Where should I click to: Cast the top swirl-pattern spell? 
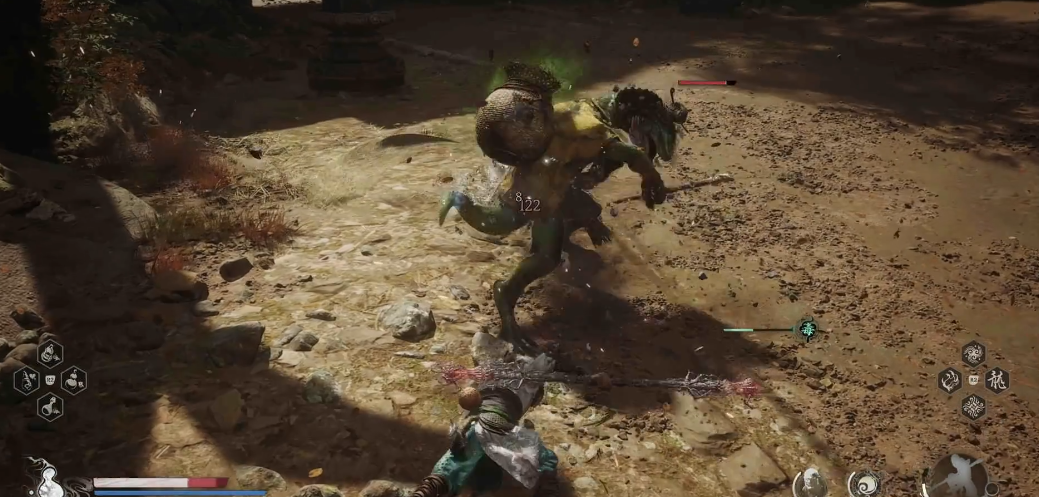973,352
